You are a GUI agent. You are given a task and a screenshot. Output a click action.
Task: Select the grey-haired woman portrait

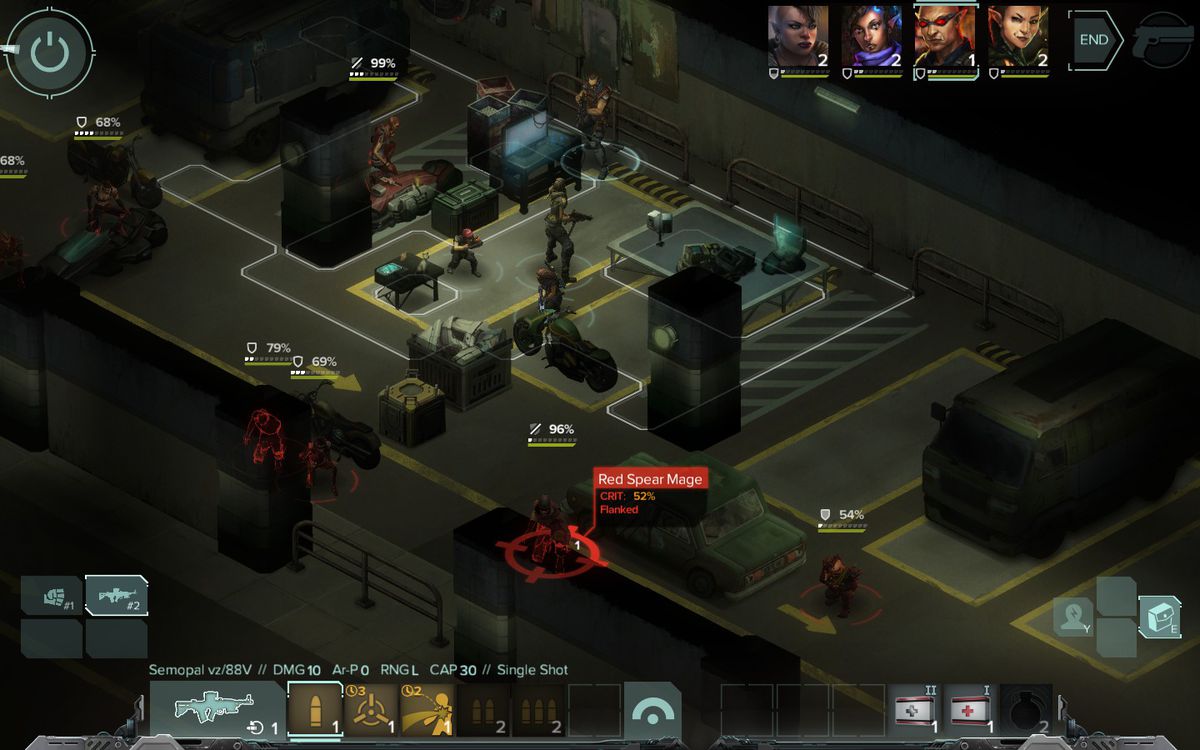[x=798, y=37]
